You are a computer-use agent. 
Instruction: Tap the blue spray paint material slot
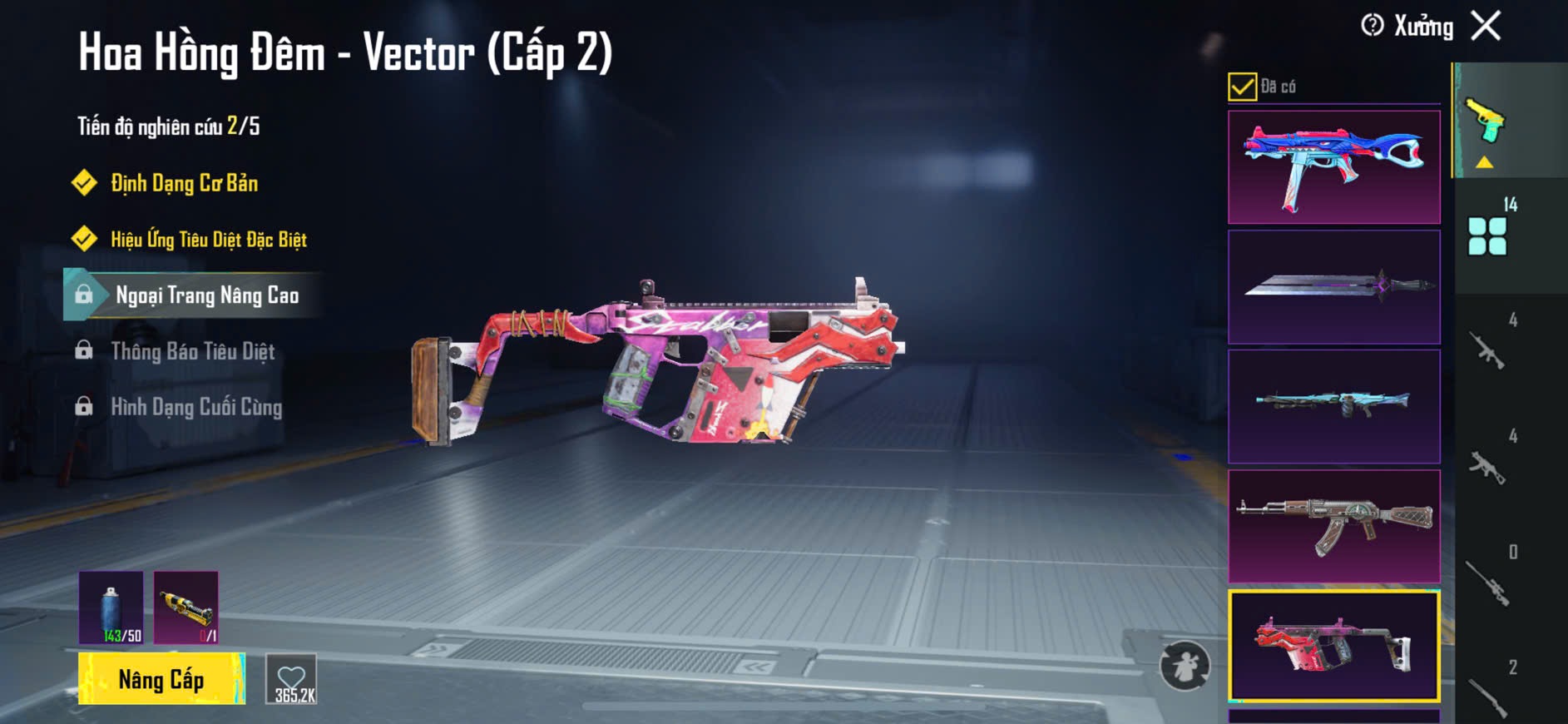click(x=111, y=607)
